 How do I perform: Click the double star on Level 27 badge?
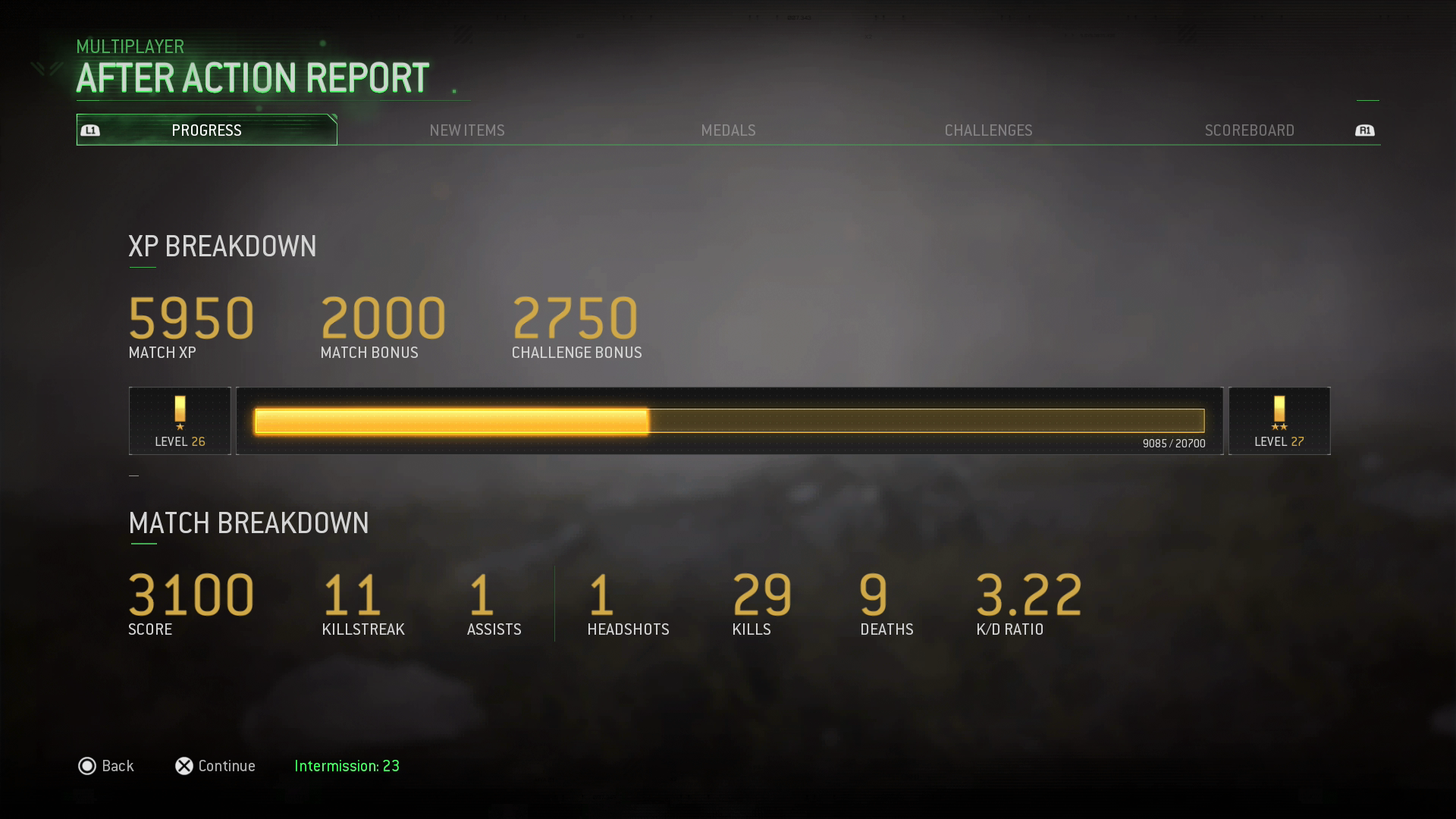click(x=1279, y=428)
